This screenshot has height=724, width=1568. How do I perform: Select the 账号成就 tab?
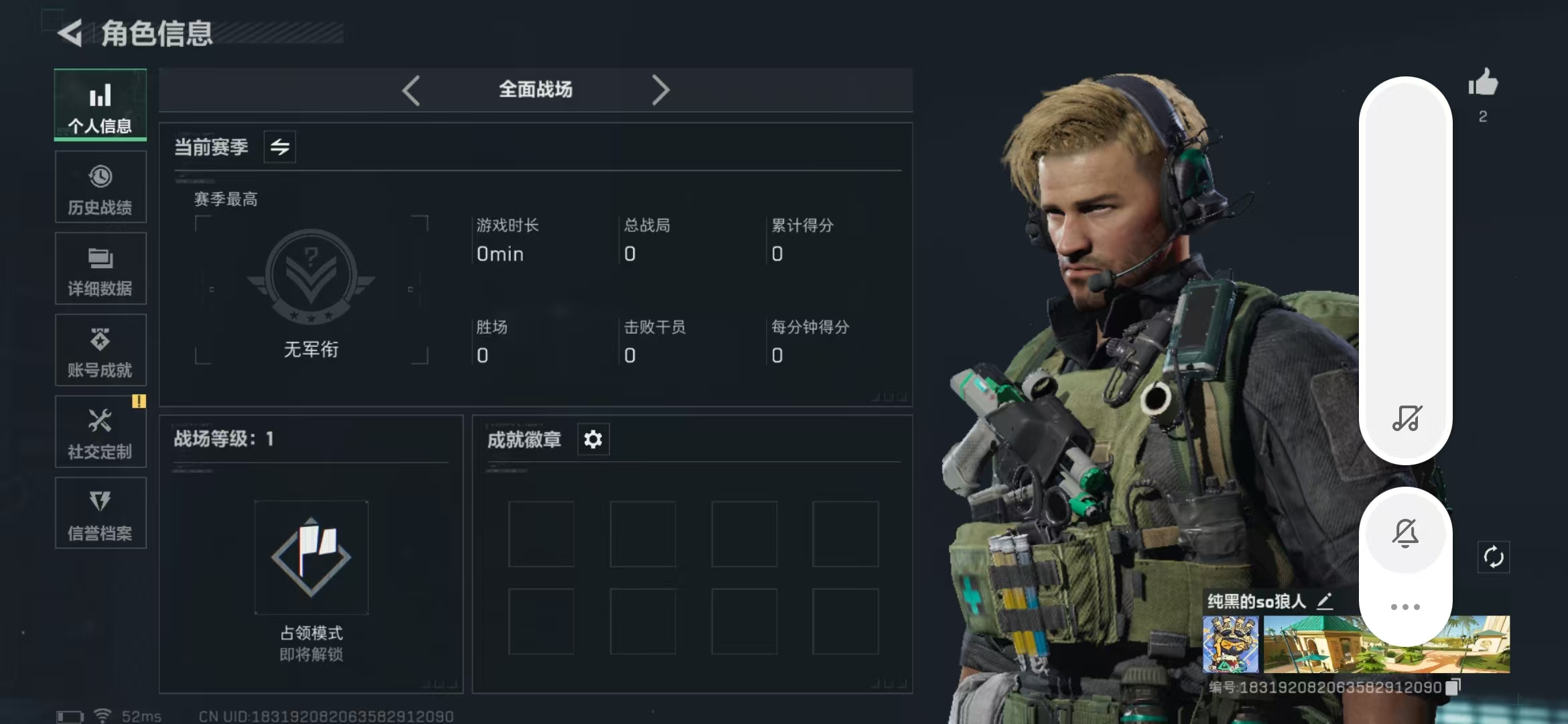pos(101,351)
